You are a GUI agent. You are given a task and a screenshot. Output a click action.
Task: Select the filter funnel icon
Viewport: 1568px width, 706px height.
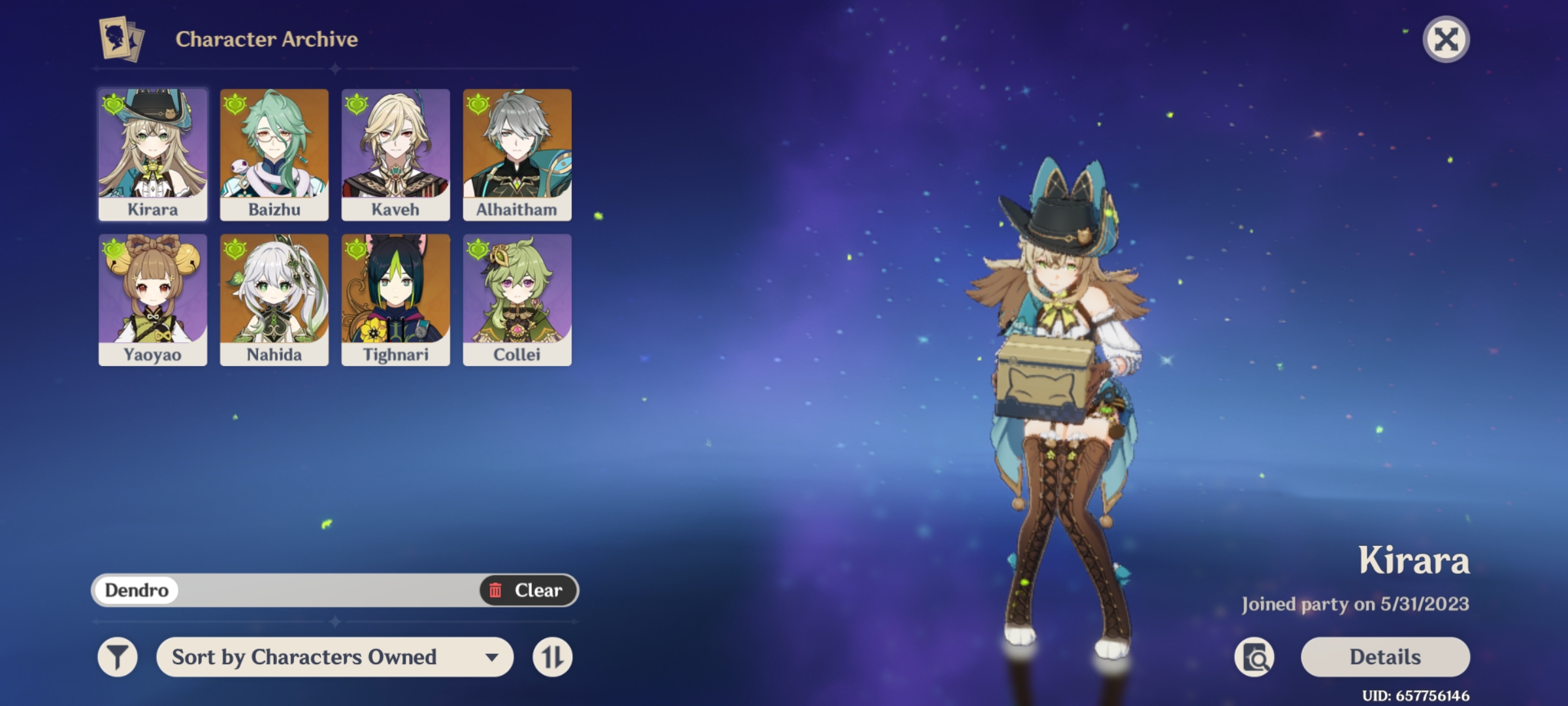point(119,657)
